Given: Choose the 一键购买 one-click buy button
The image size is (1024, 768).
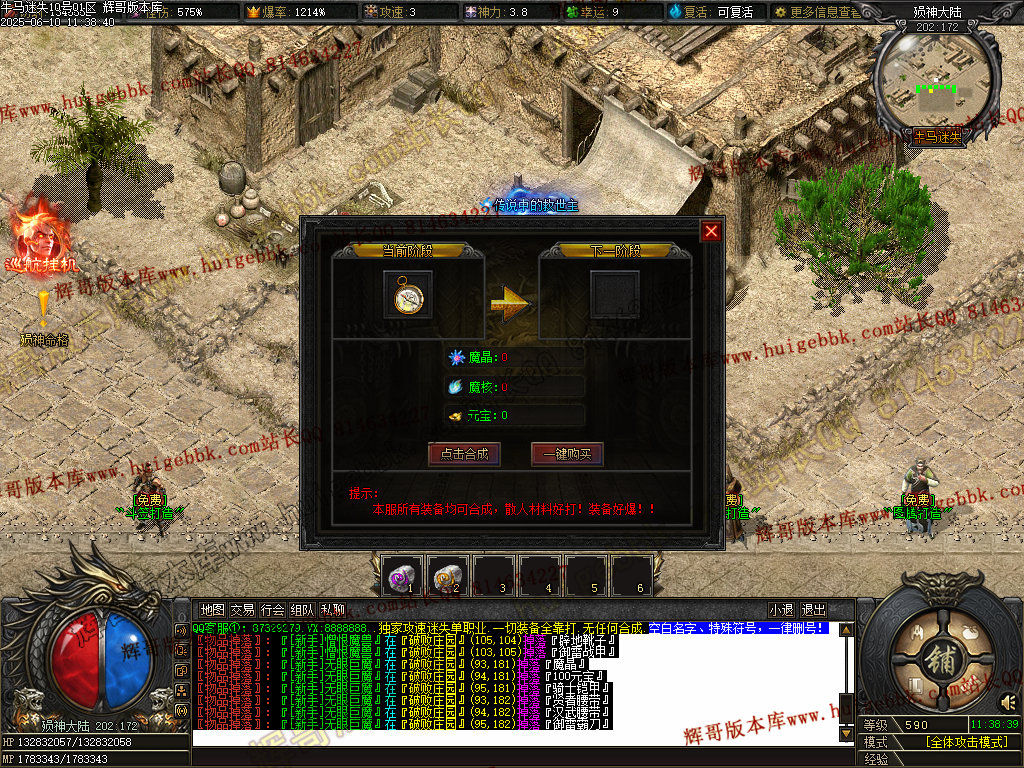Looking at the screenshot, I should pos(567,453).
